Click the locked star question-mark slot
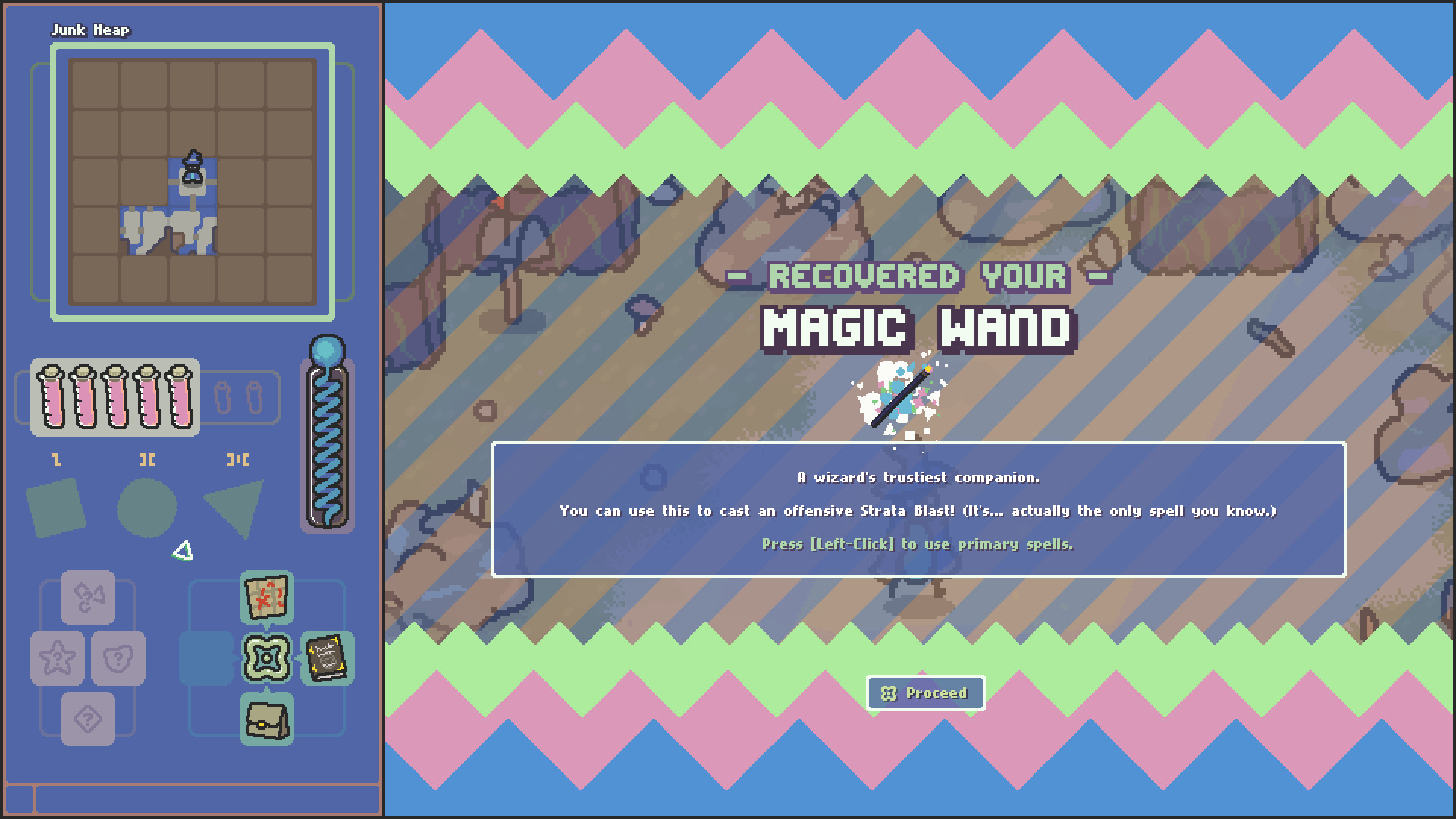This screenshot has width=1456, height=819. point(58,658)
